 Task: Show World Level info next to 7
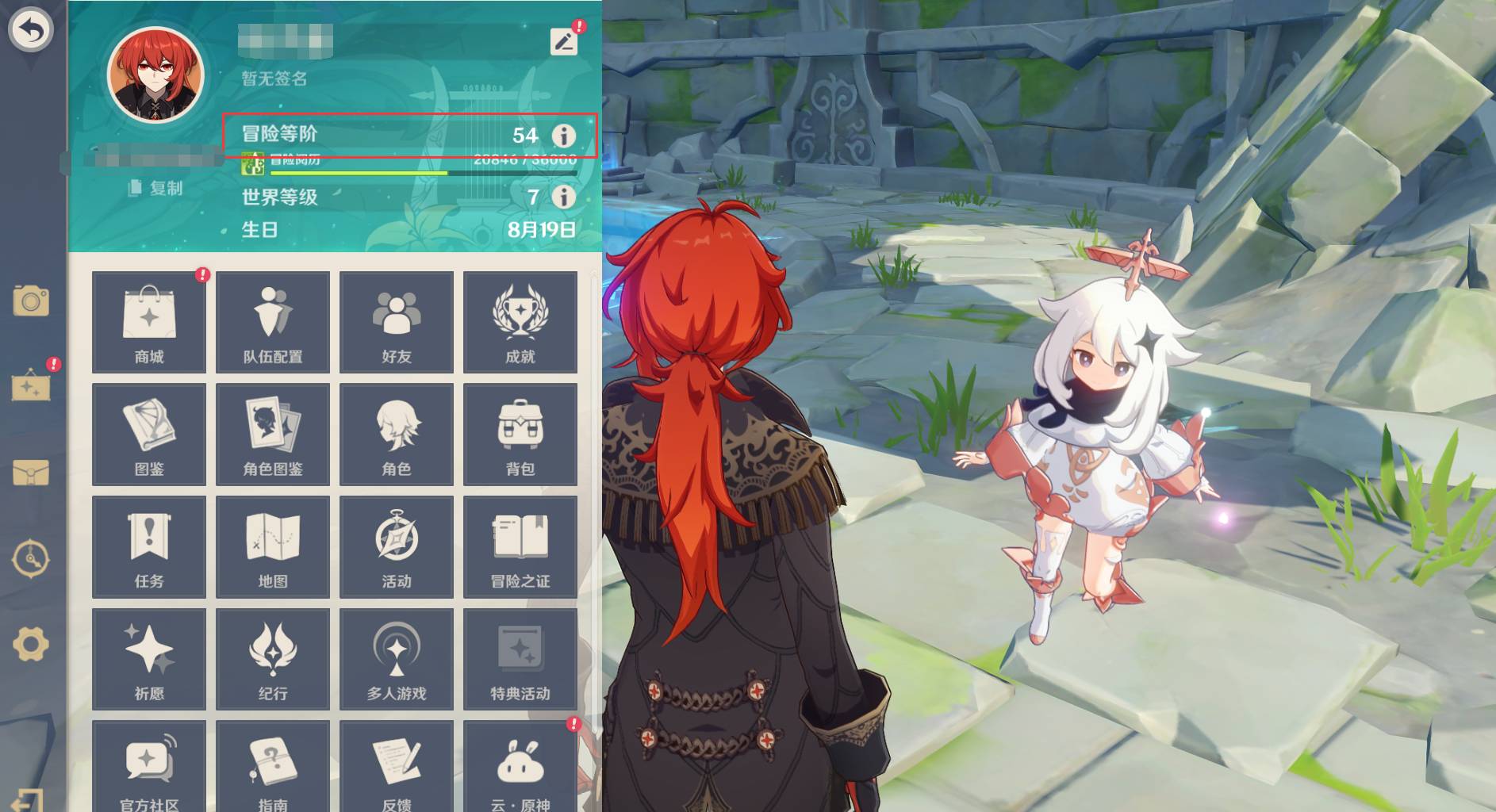563,197
